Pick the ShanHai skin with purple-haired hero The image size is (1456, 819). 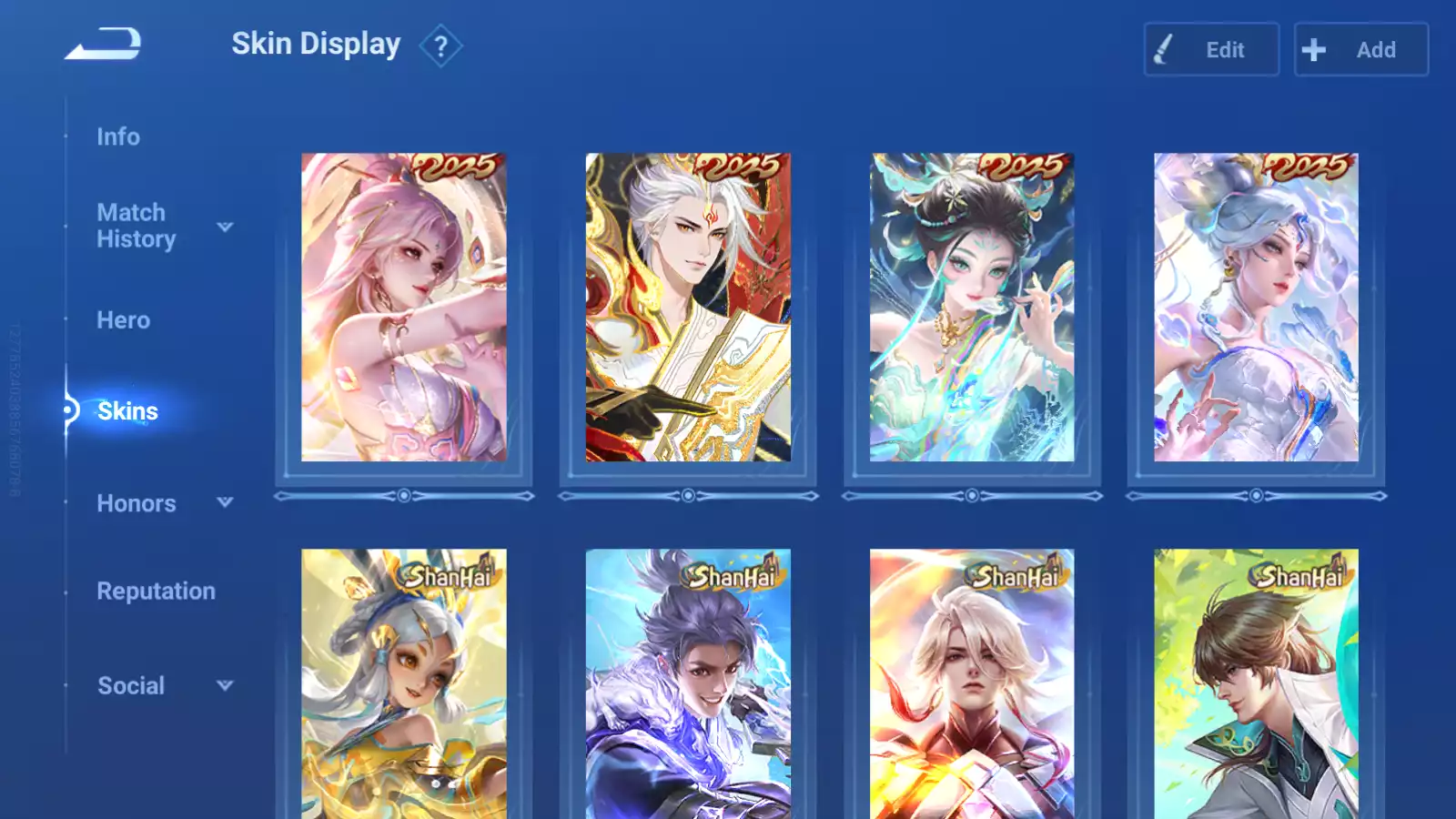point(688,682)
